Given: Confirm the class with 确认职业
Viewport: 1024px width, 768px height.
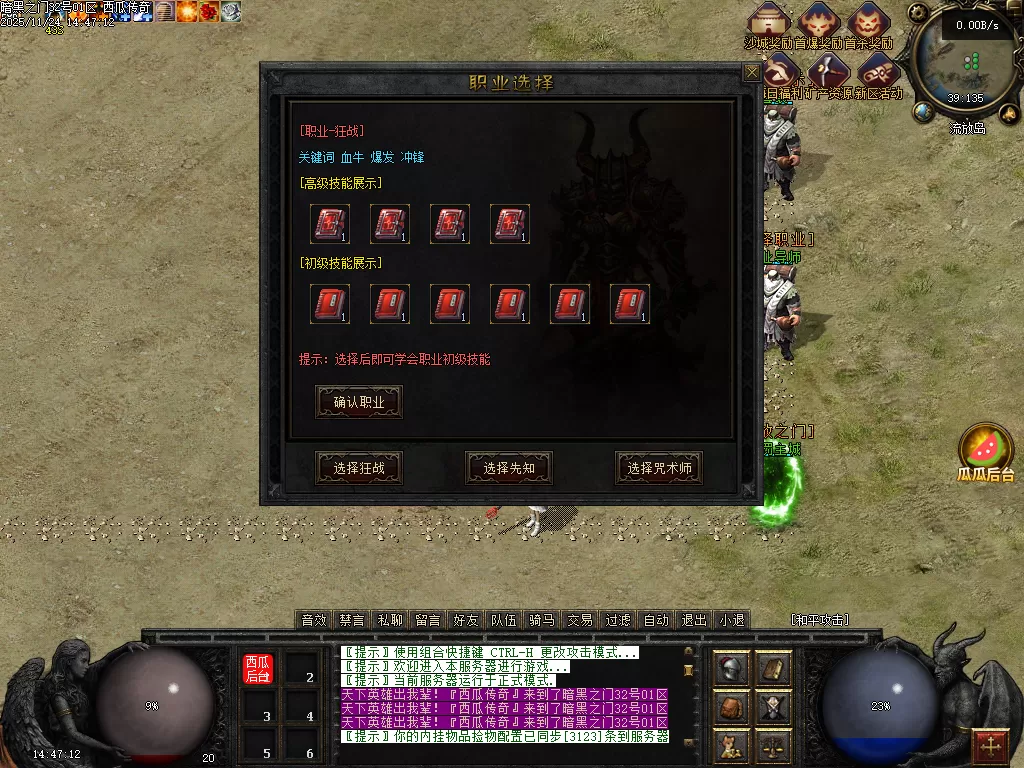Looking at the screenshot, I should (359, 402).
